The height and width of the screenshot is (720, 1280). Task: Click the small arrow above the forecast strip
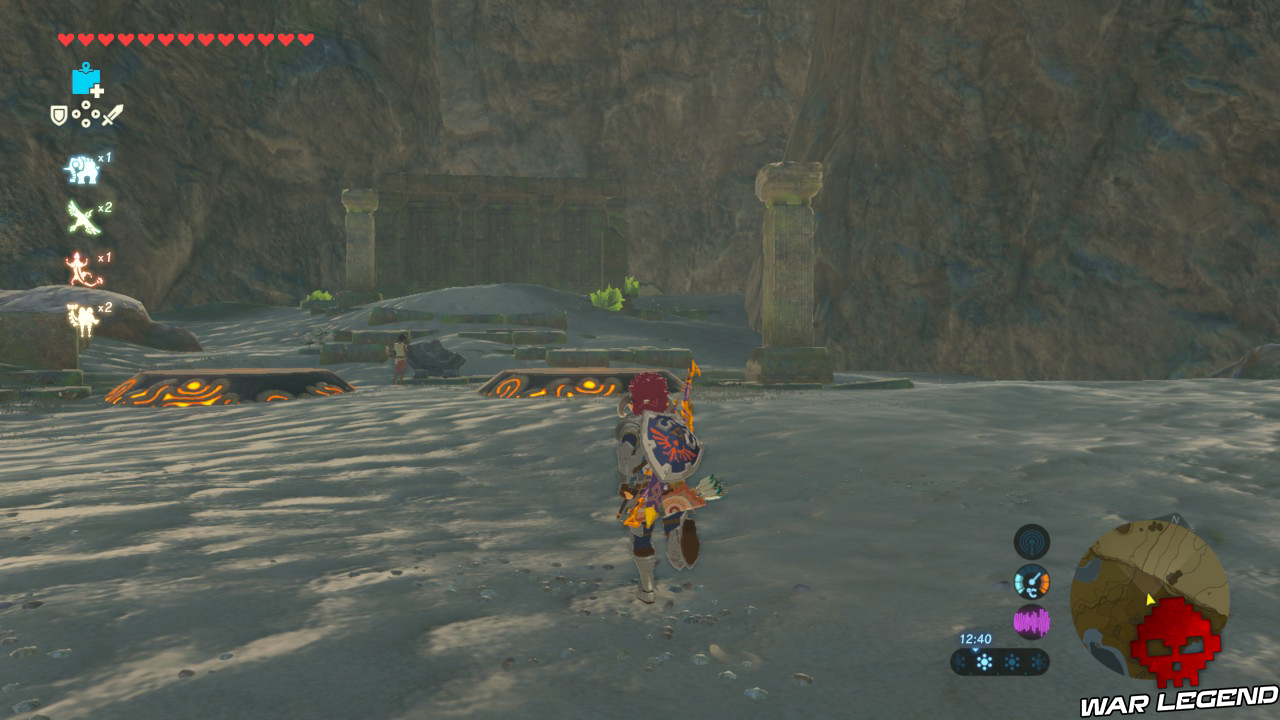click(976, 649)
